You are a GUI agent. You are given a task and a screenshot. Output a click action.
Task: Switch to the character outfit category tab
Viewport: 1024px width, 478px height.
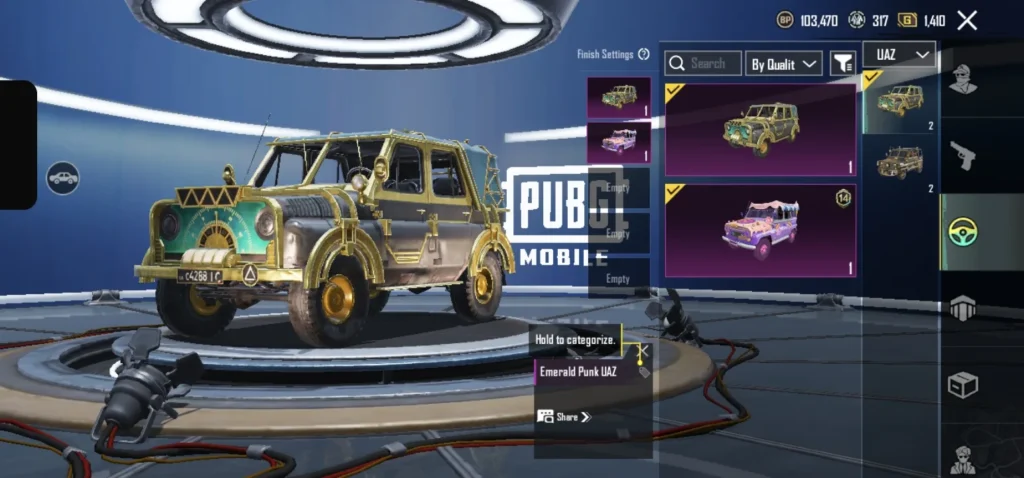tap(962, 78)
